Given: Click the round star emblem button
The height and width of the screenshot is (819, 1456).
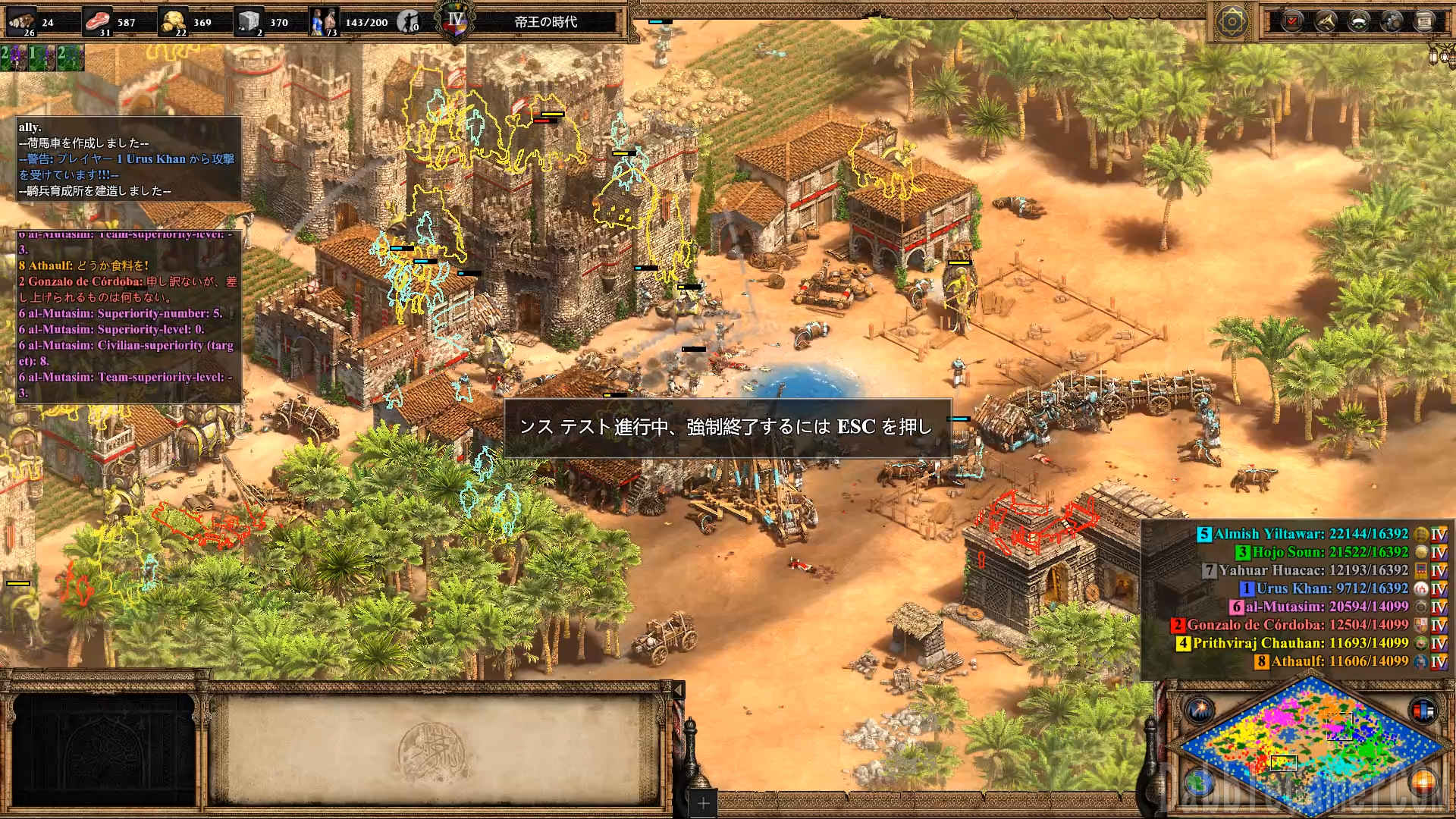Looking at the screenshot, I should point(1232,21).
